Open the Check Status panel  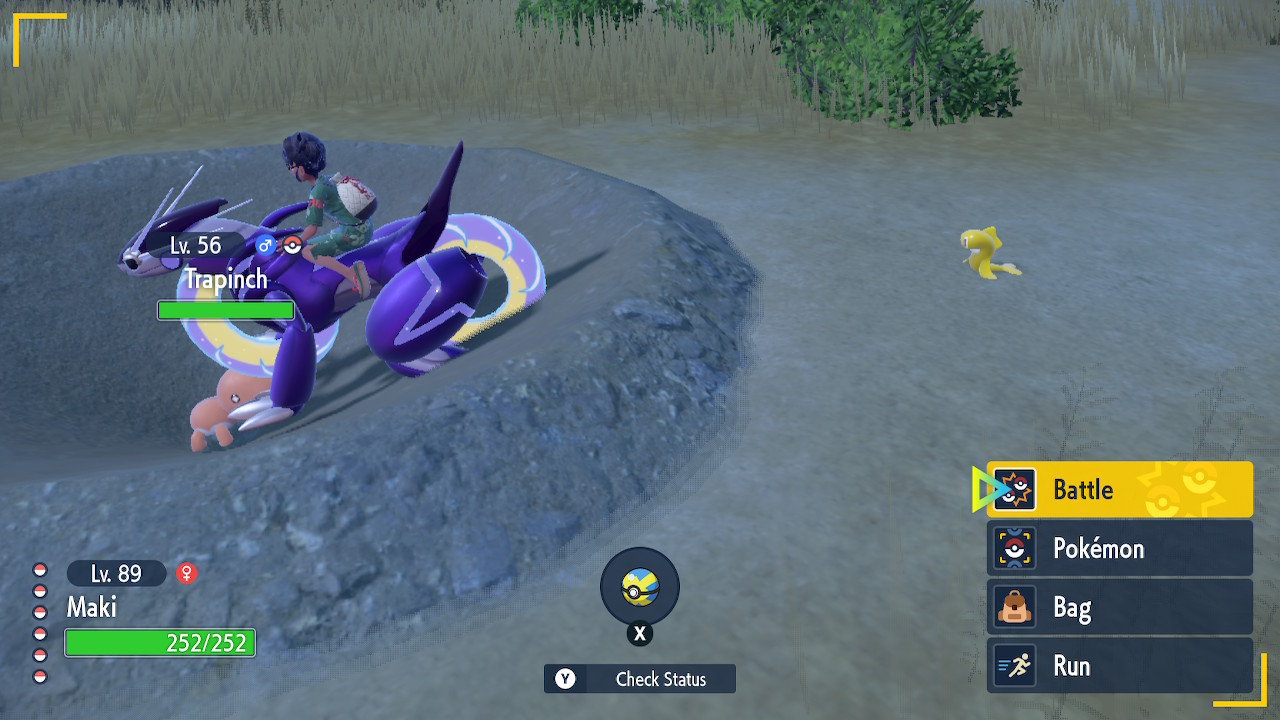(640, 679)
